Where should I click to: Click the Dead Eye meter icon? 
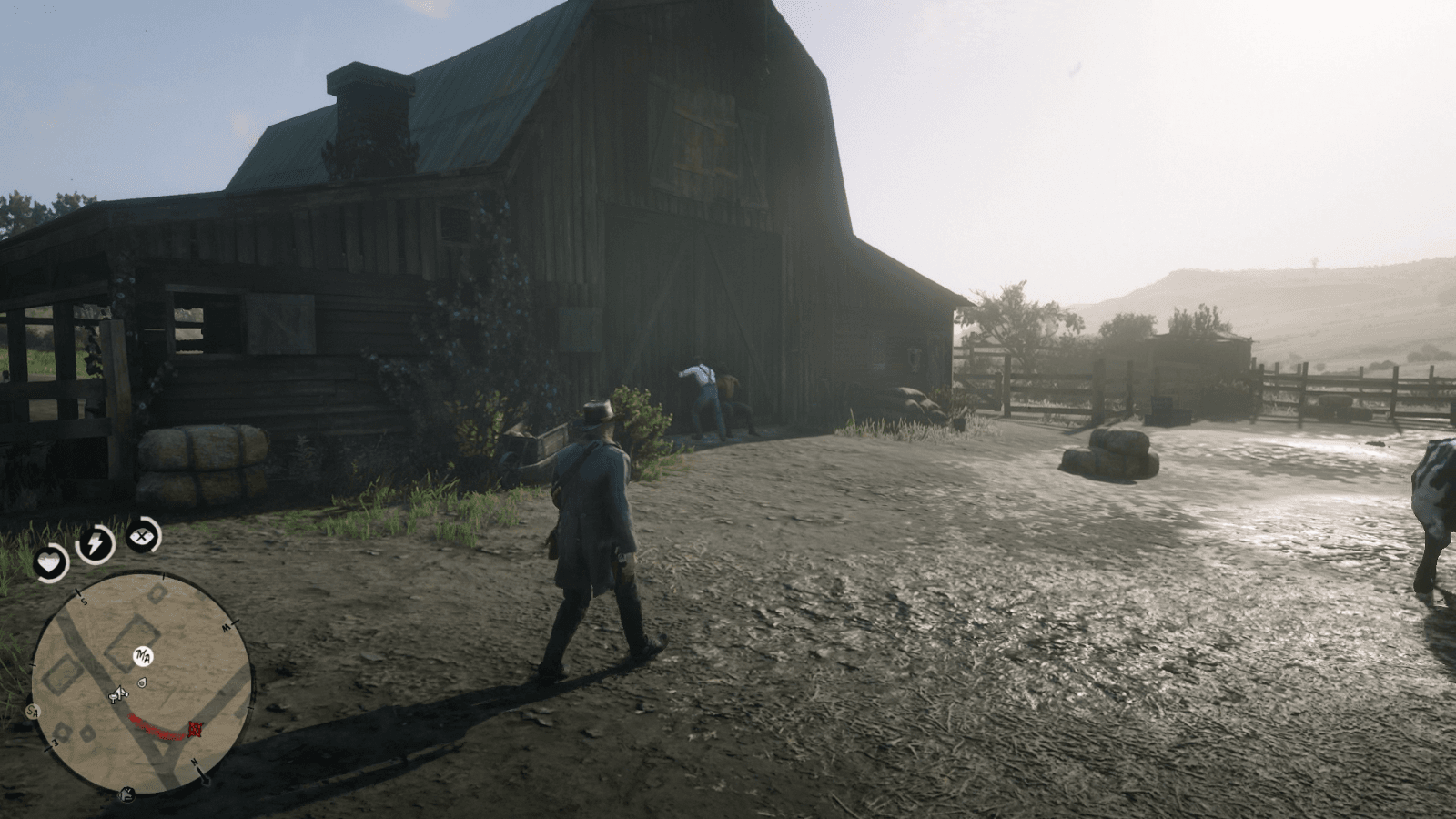pyautogui.click(x=140, y=538)
